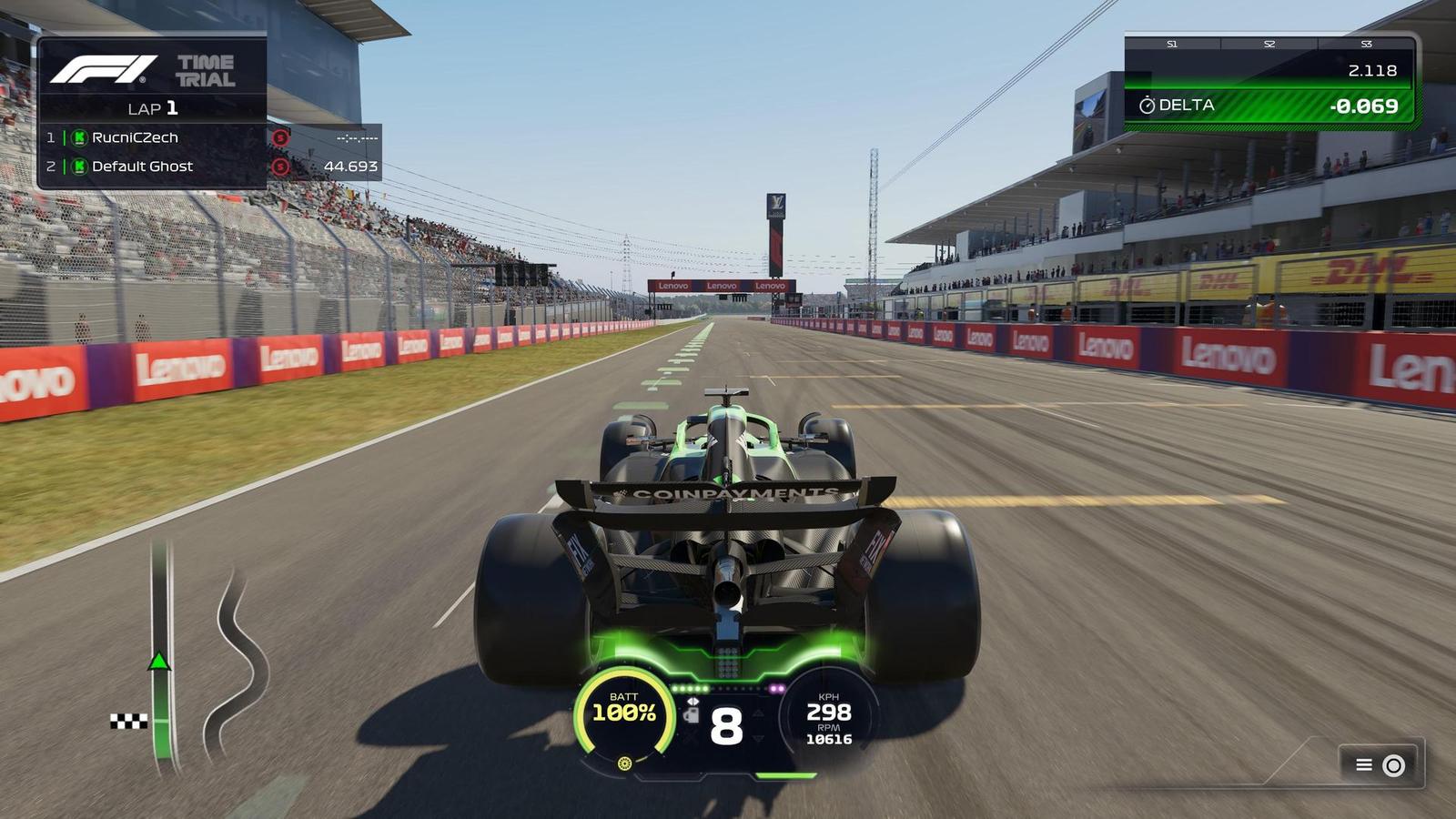Select the green K assist icon for RucniCZech

80,137
